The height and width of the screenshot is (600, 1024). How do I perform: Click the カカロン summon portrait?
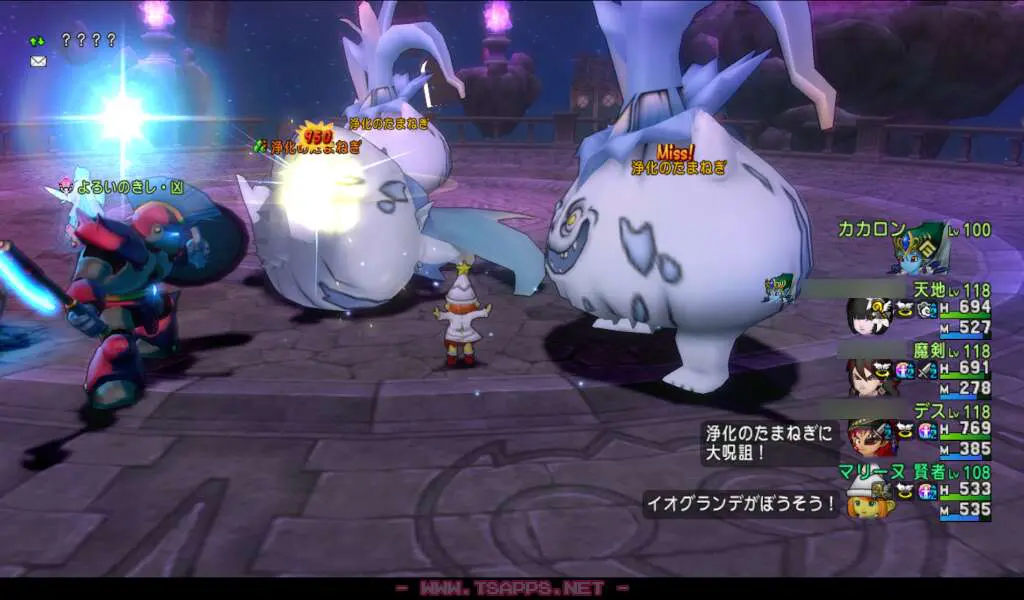(x=917, y=250)
